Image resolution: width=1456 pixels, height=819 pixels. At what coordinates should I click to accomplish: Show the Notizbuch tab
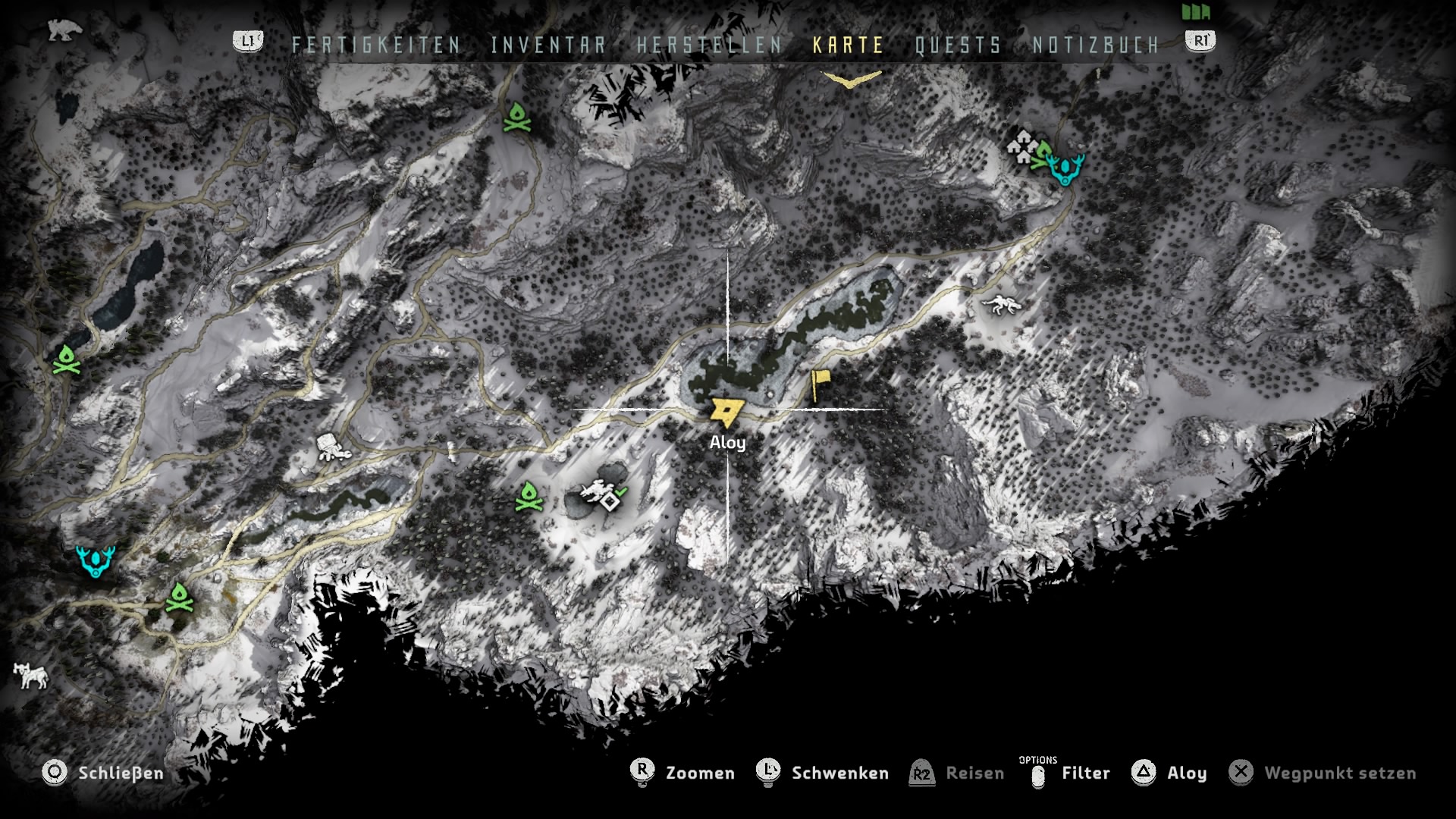coord(1096,45)
